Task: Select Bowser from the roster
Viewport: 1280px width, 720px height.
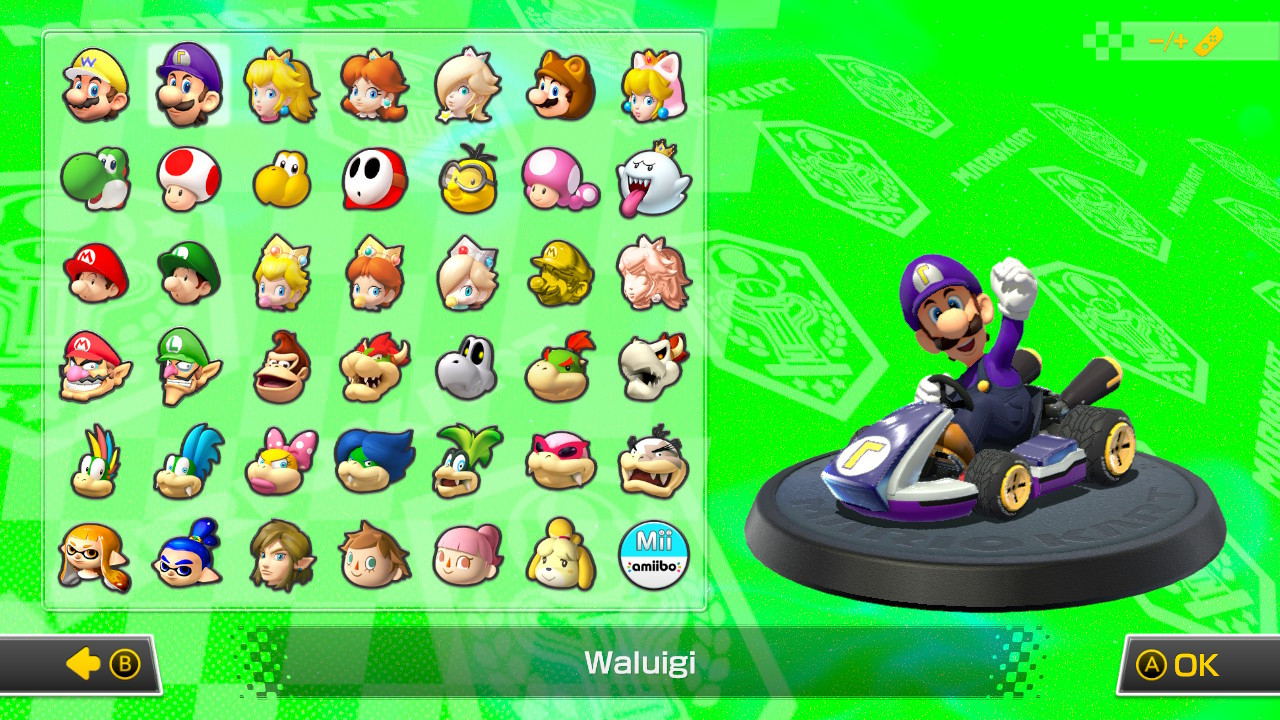Action: pyautogui.click(x=374, y=366)
